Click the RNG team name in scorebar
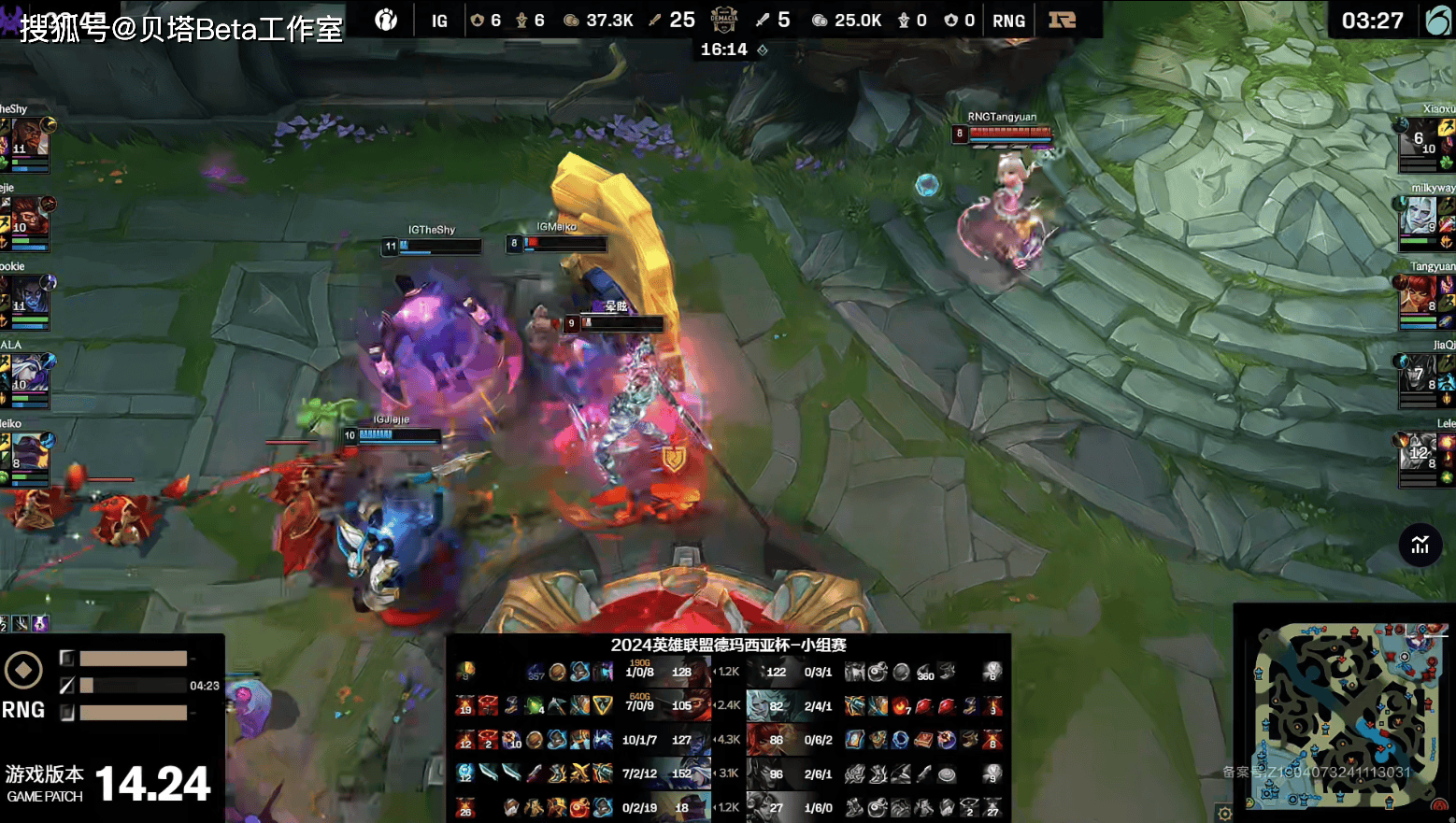This screenshot has height=823, width=1456. (x=1008, y=21)
